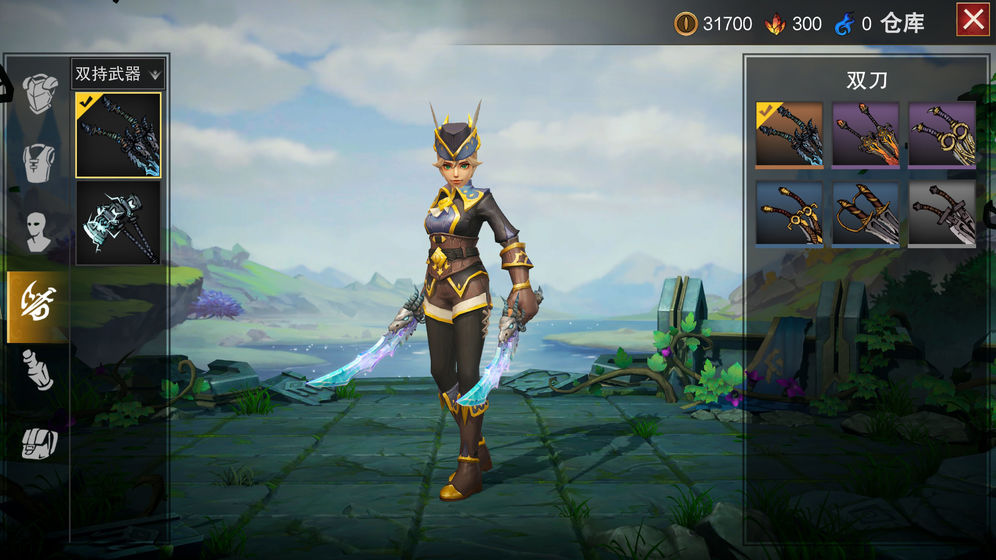
Task: Expand the 双持武器 weapon type dropdown
Action: 118,73
